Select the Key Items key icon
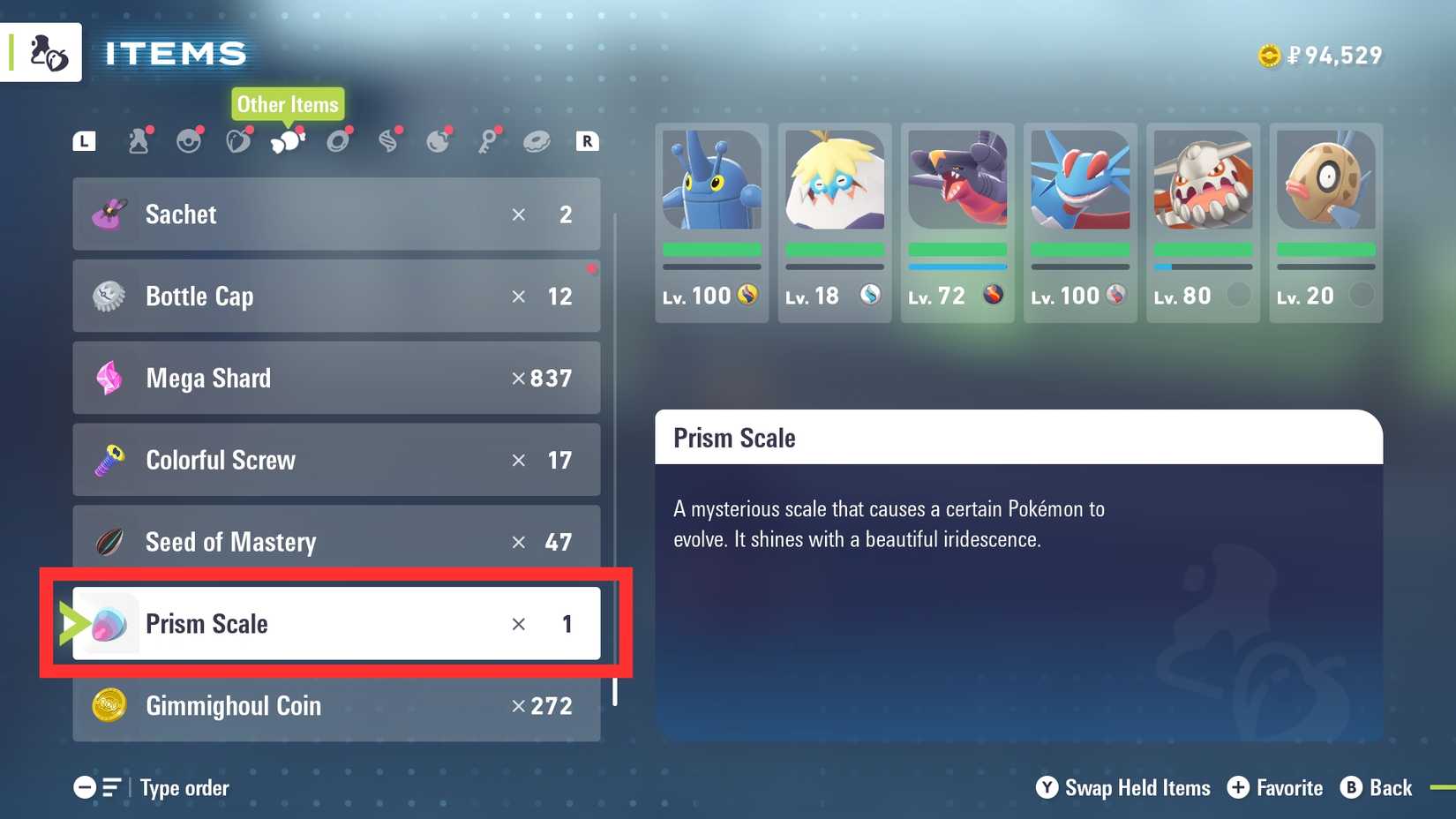 pos(490,140)
